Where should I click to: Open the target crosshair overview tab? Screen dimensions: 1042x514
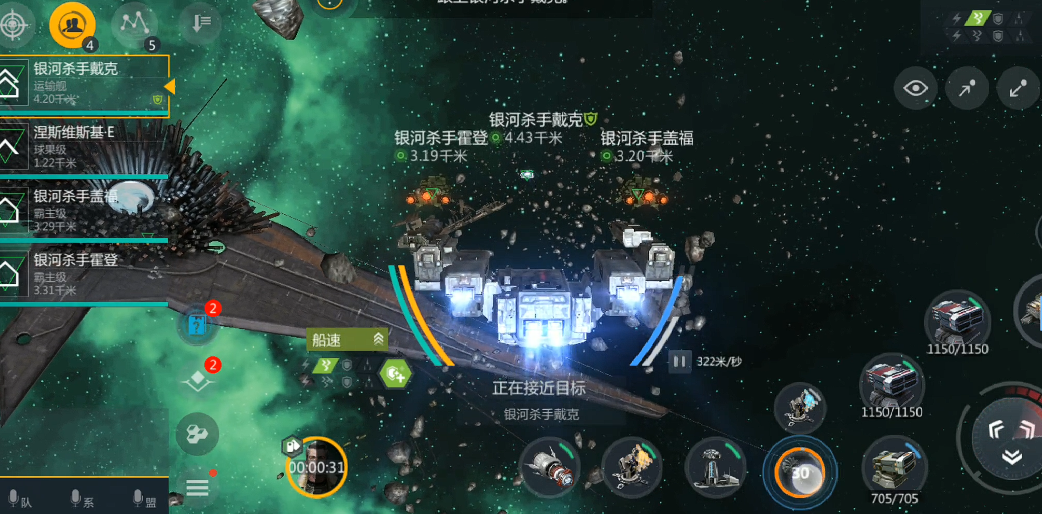click(18, 19)
